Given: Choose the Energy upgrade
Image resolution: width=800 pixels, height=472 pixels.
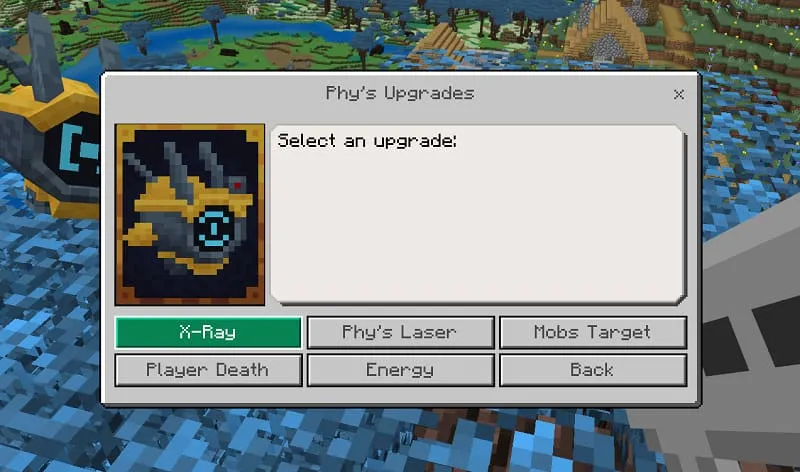Looking at the screenshot, I should coord(400,370).
